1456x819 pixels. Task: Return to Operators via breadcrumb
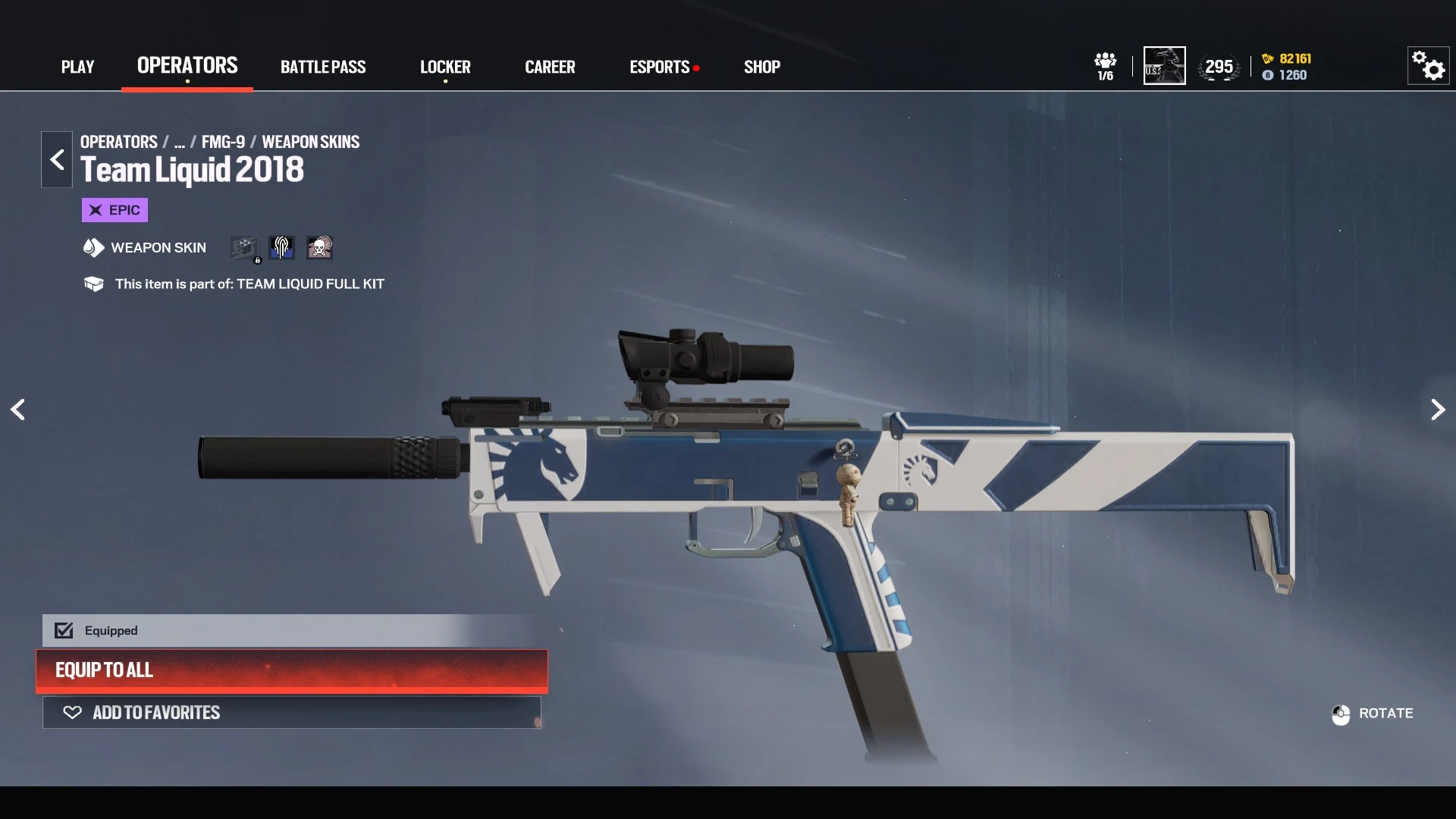pyautogui.click(x=119, y=142)
